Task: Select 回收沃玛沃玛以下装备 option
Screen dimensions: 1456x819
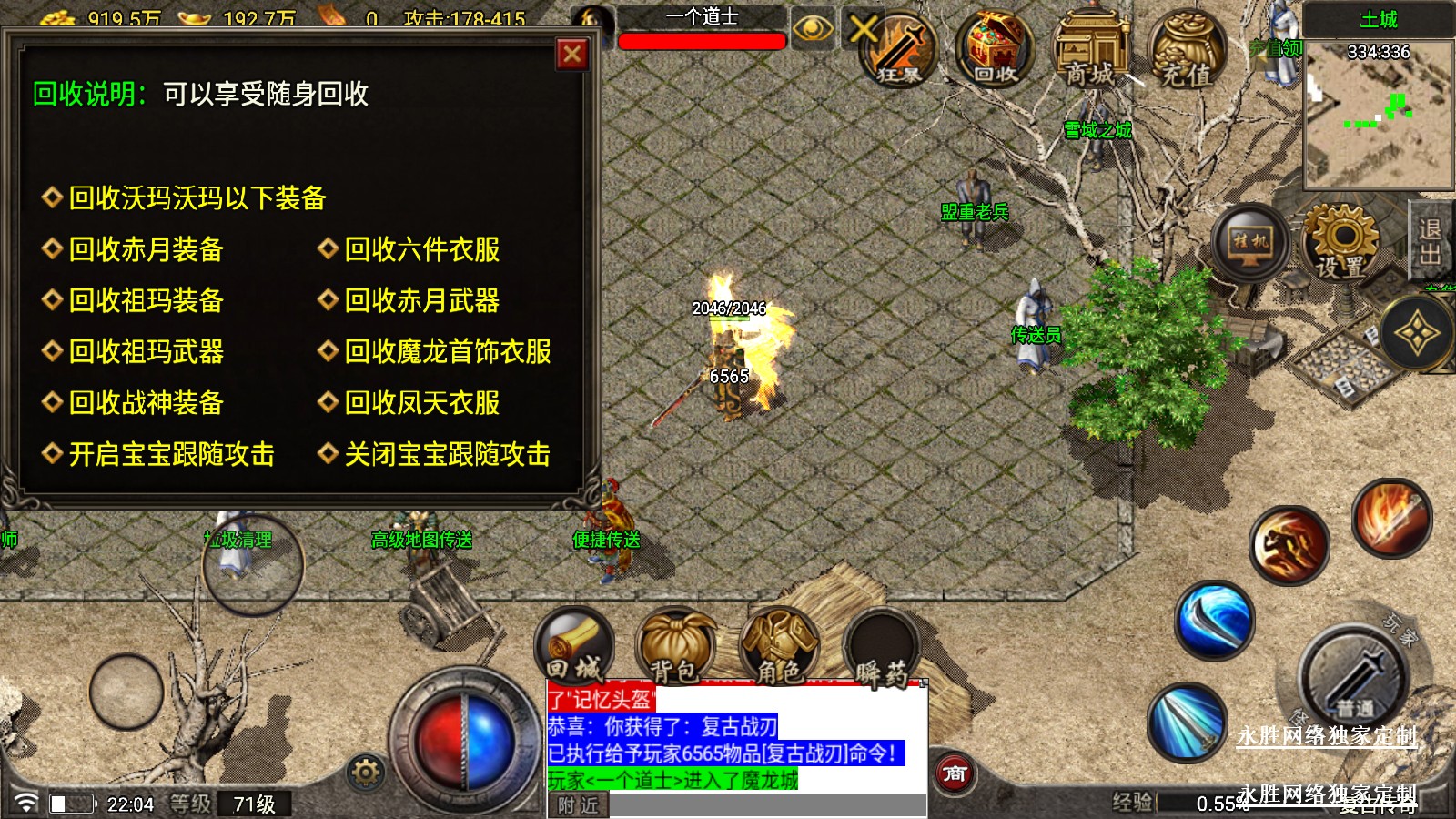Action: pyautogui.click(x=197, y=198)
